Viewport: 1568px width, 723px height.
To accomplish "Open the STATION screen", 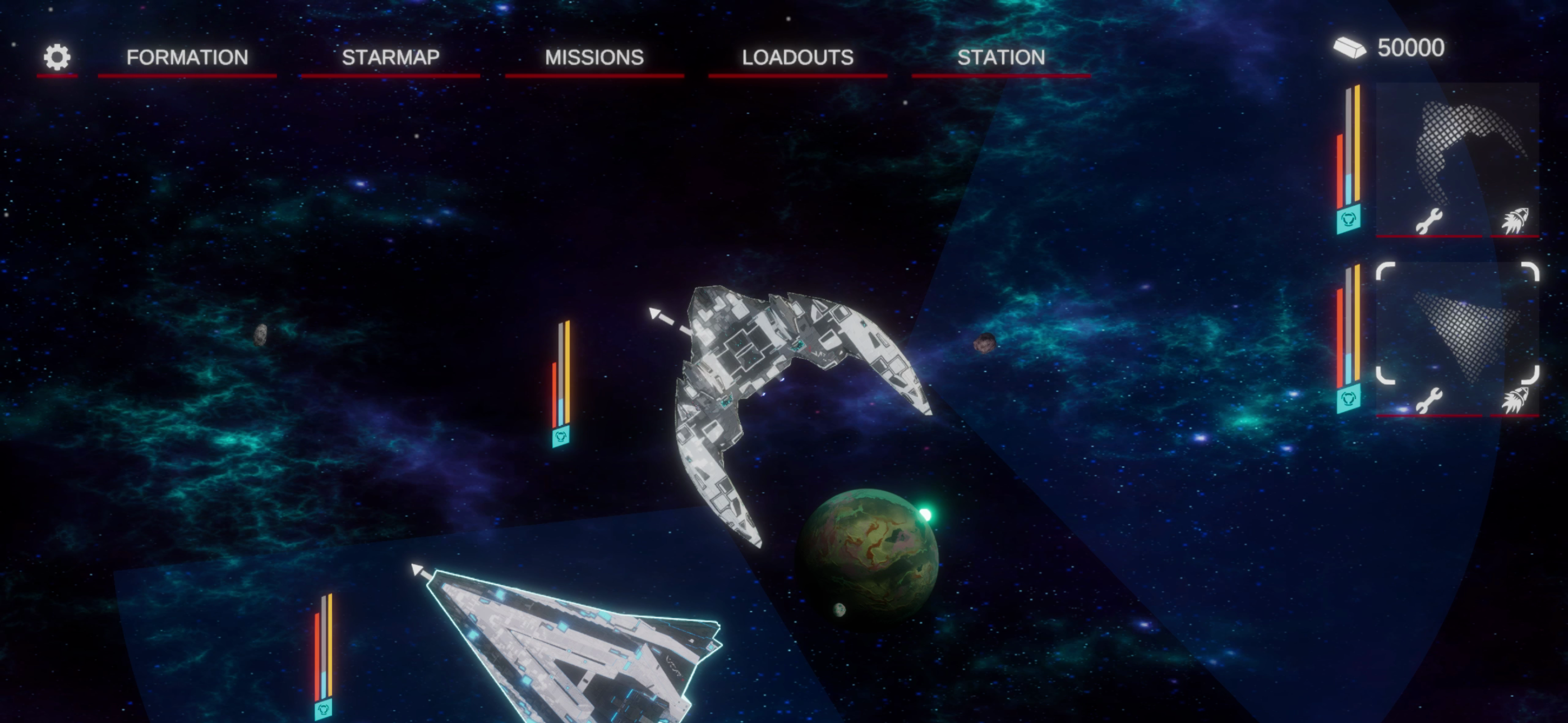I will tap(1001, 57).
